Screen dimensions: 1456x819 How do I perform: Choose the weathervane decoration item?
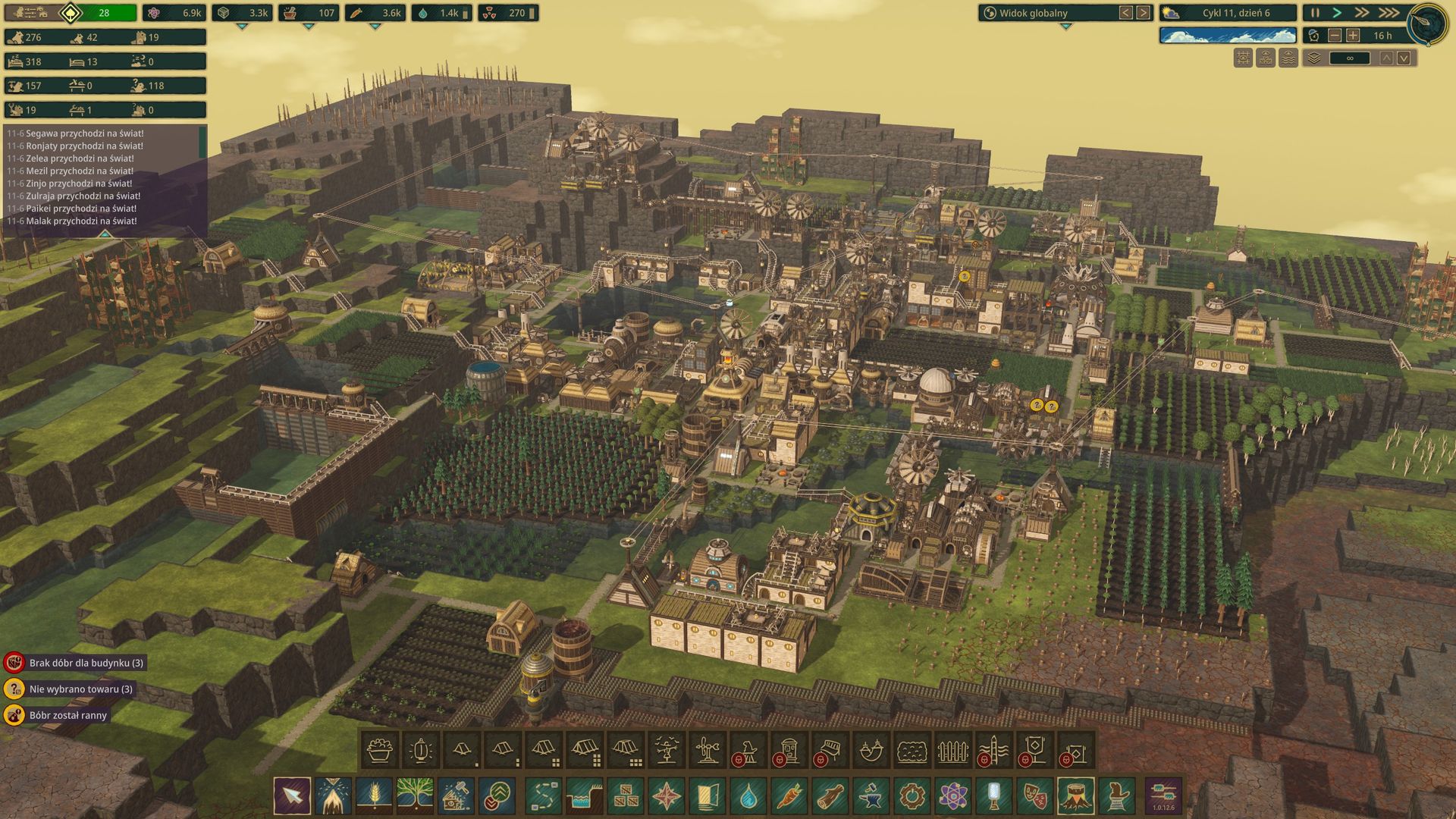[707, 752]
